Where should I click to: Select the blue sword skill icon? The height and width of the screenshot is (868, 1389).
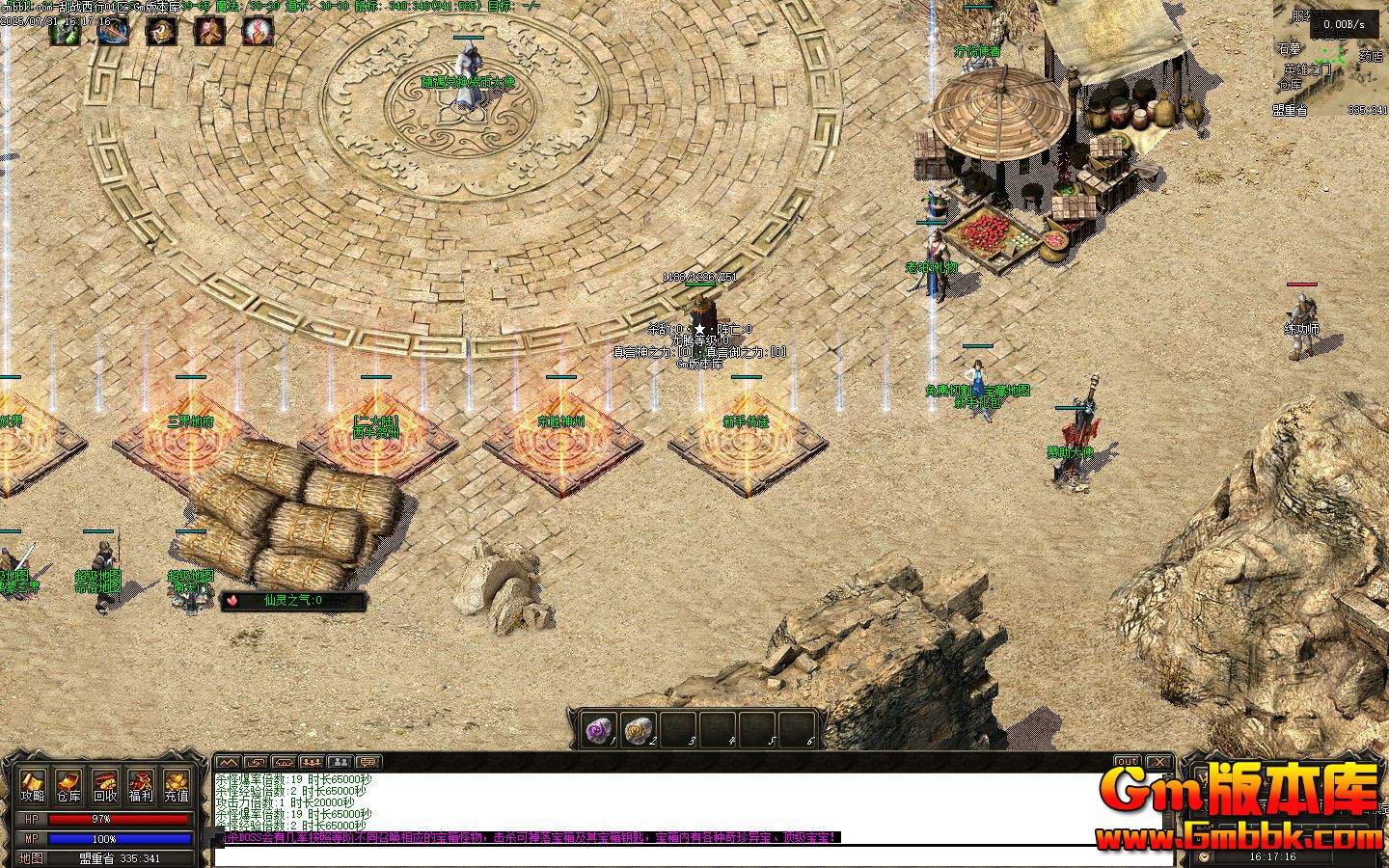tap(113, 32)
